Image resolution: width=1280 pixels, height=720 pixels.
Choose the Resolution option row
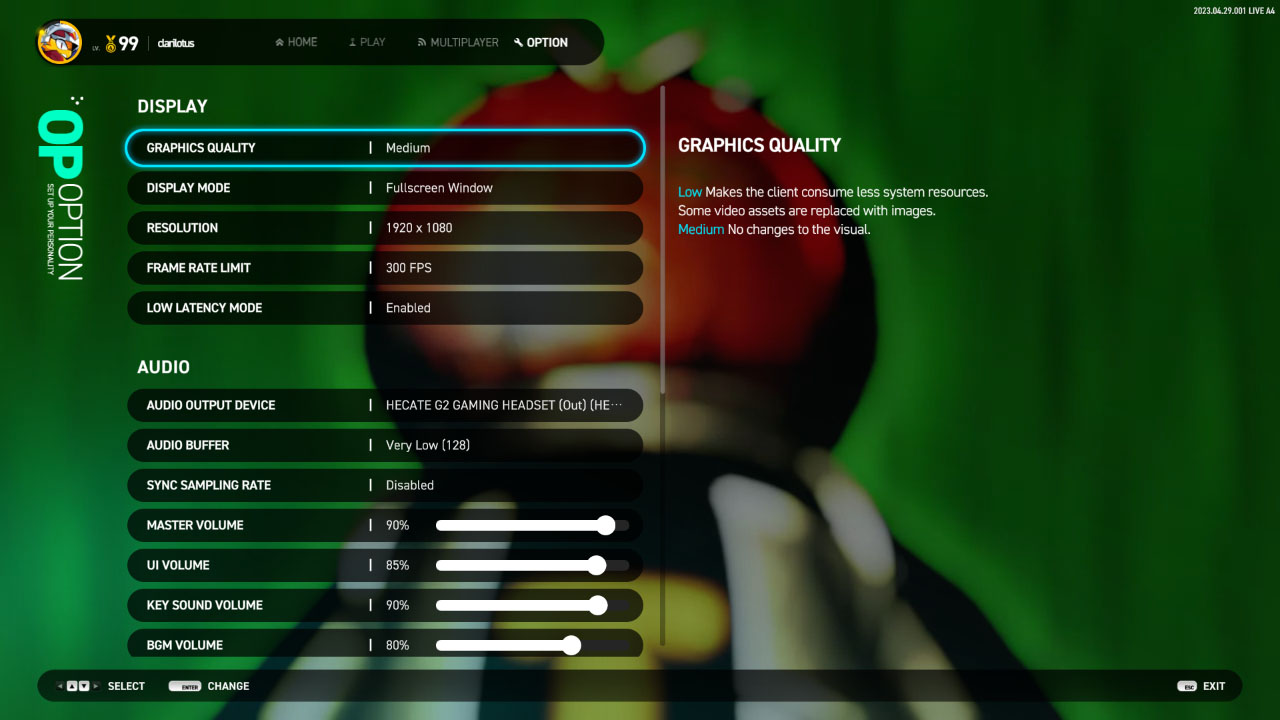(x=385, y=228)
